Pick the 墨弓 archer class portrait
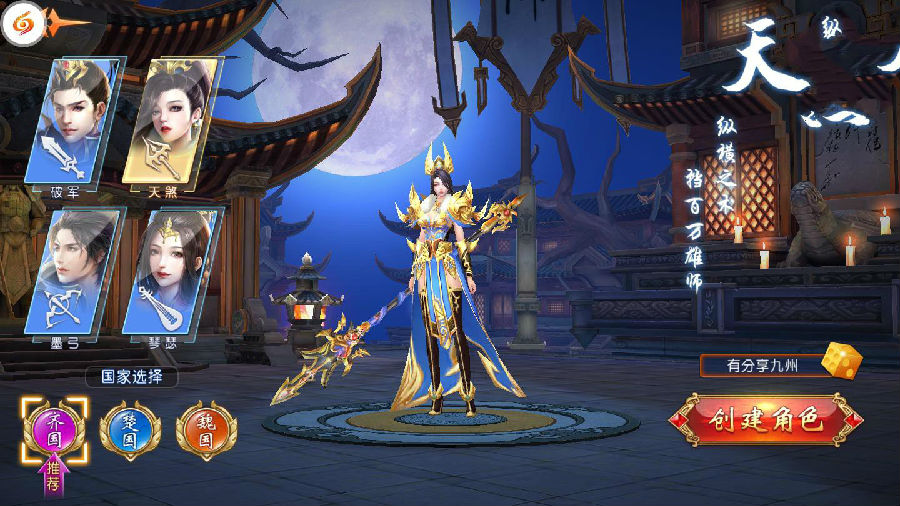 73,271
